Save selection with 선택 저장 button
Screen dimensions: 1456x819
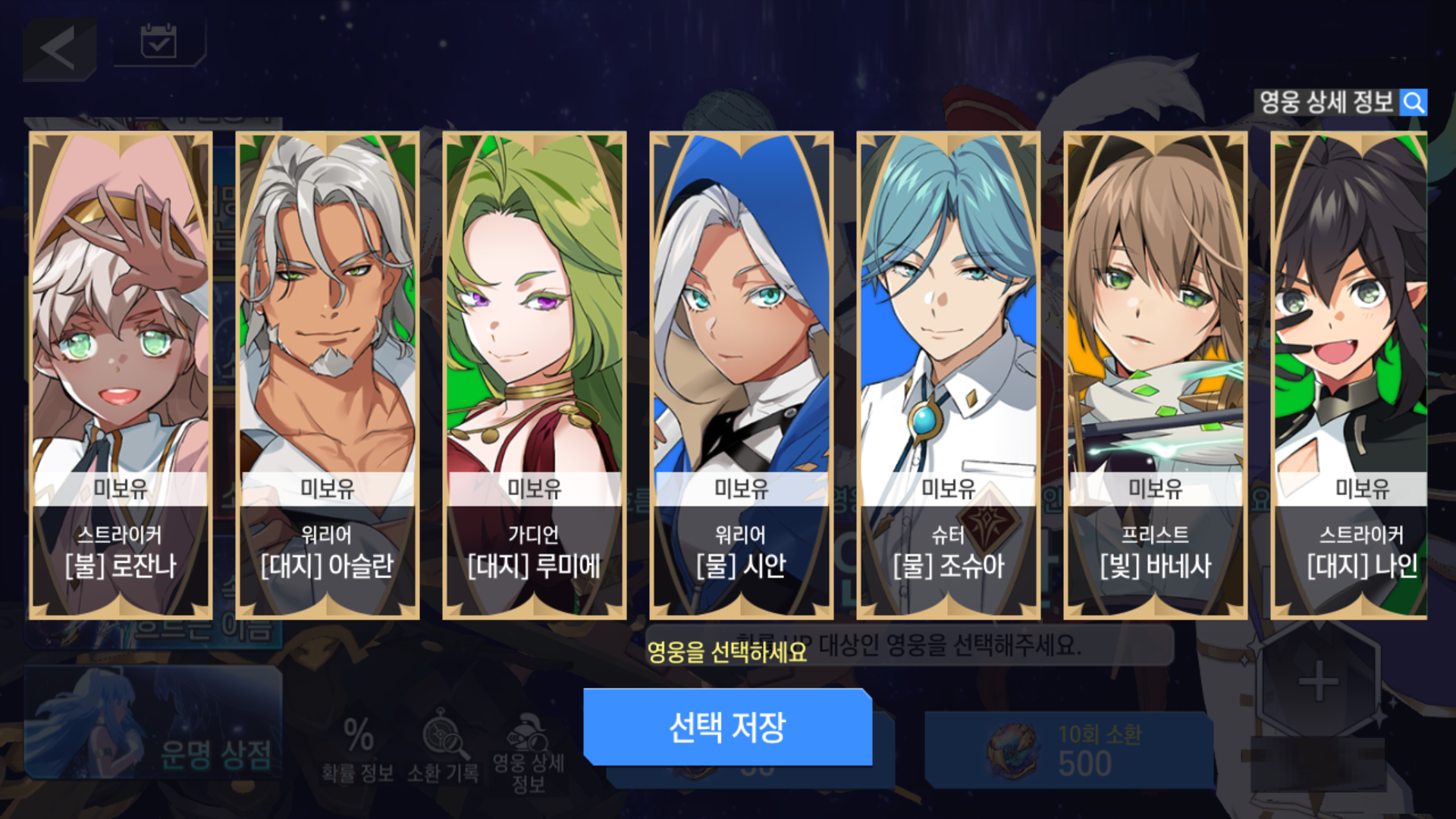tap(728, 727)
